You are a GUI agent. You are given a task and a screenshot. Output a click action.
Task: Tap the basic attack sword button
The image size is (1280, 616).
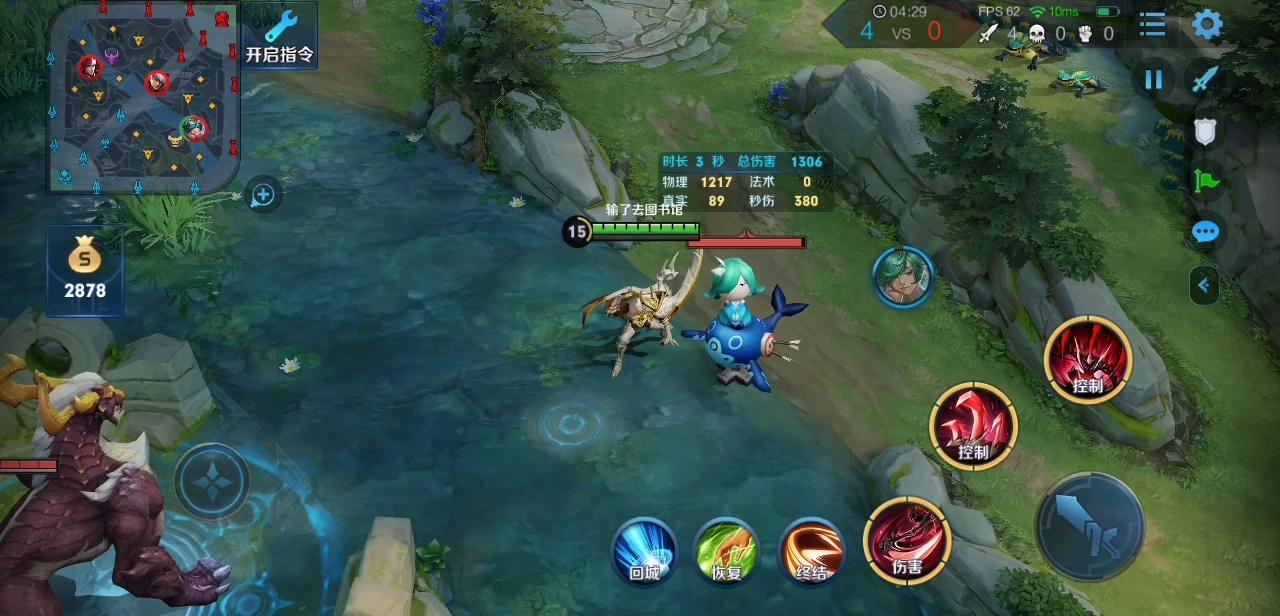pyautogui.click(x=1089, y=527)
